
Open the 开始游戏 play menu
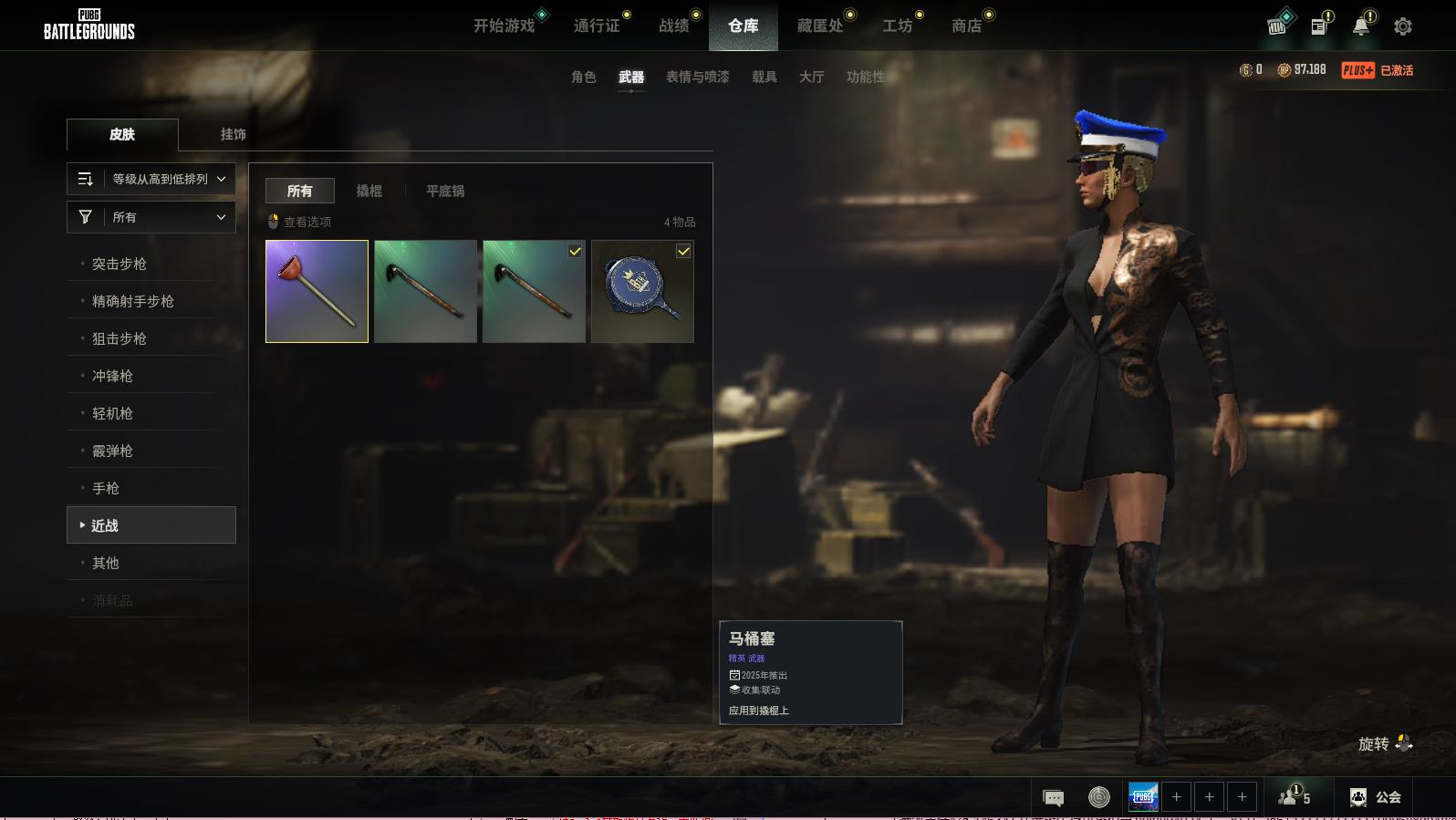504,26
